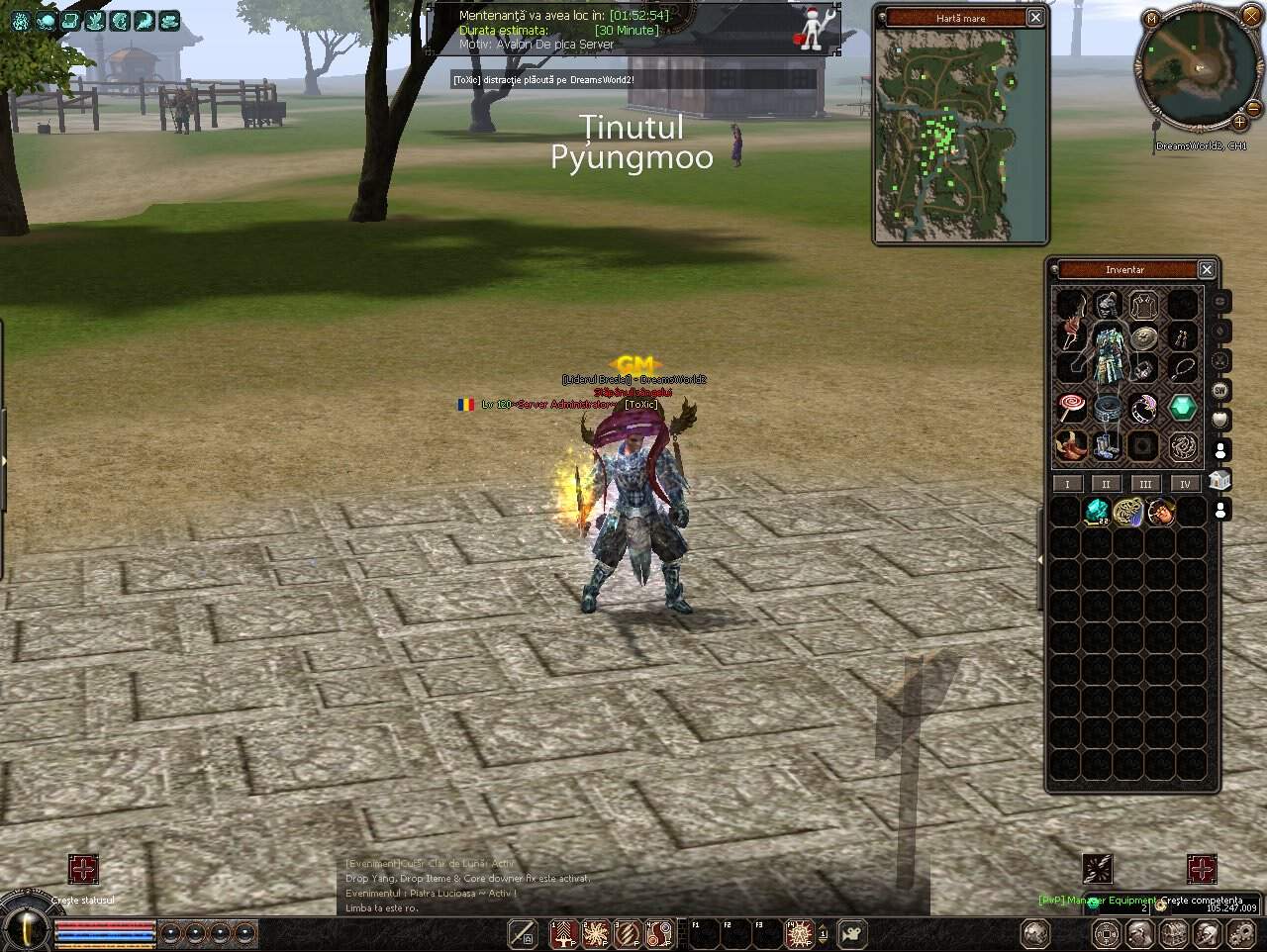Click the round shield equipment slot
Image resolution: width=1267 pixels, height=952 pixels.
1144,336
